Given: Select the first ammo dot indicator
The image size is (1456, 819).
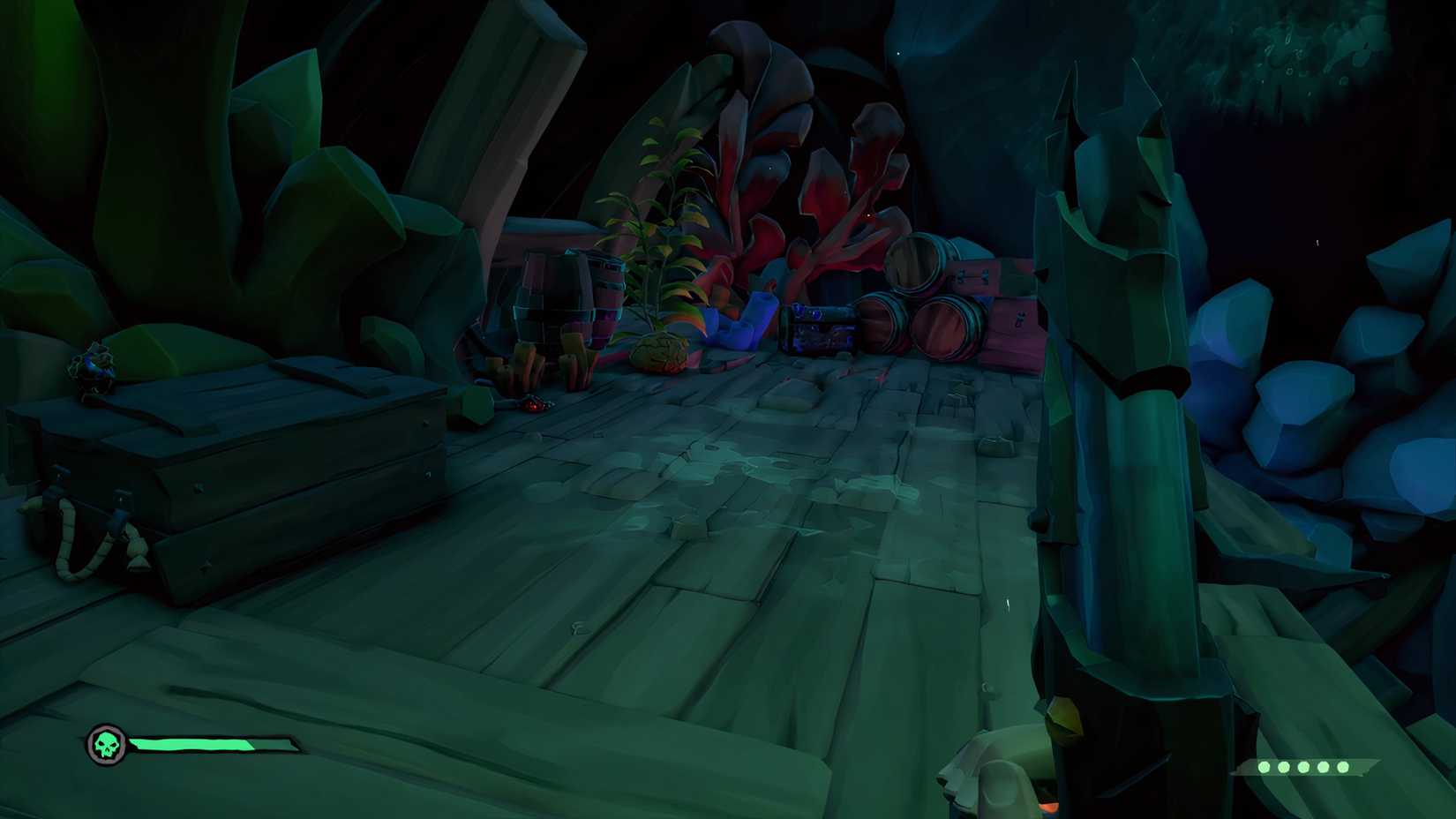Looking at the screenshot, I should pos(1265,767).
